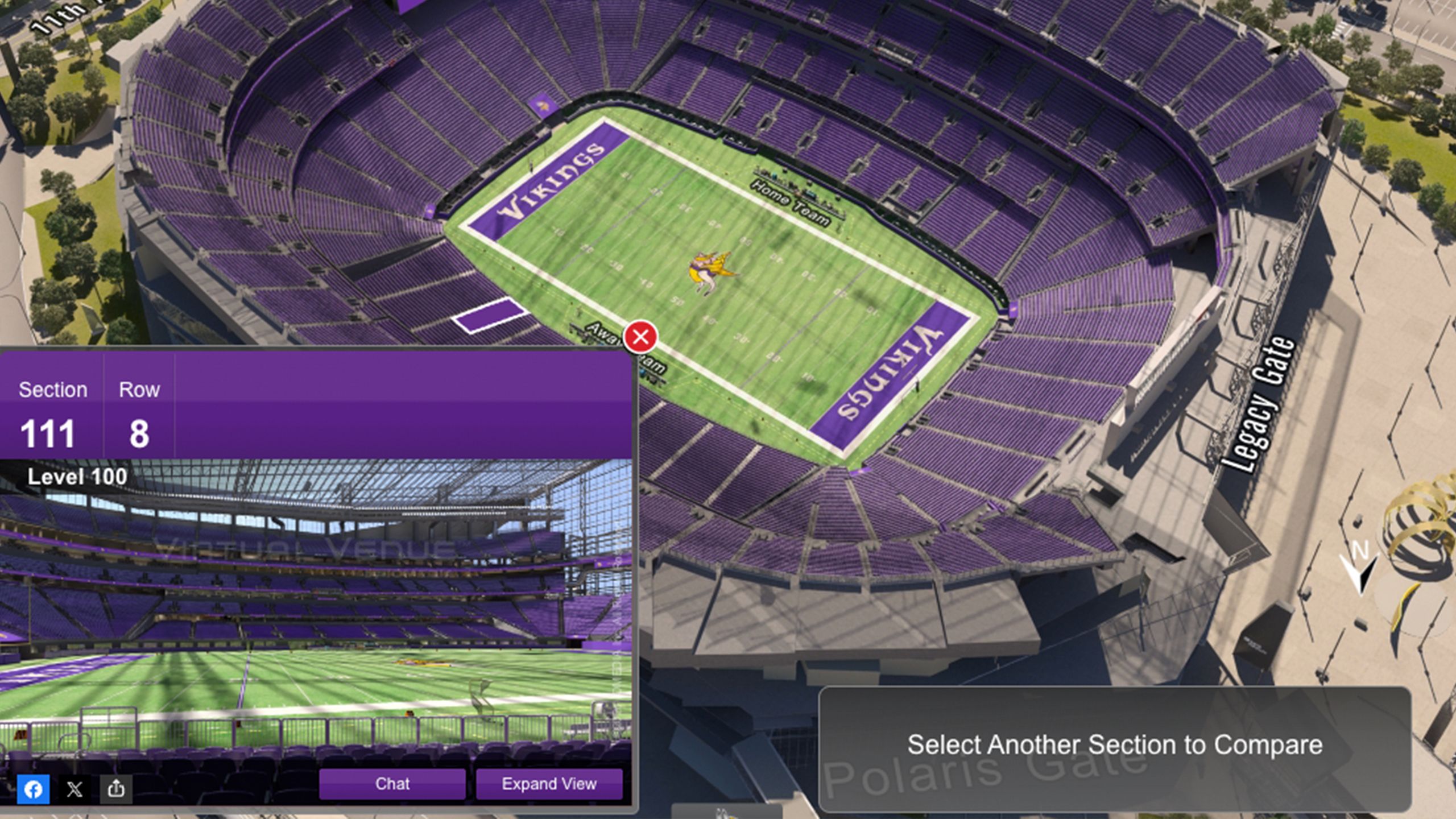This screenshot has height=819, width=1456.
Task: Expand View of Section 111
Action: tap(549, 784)
